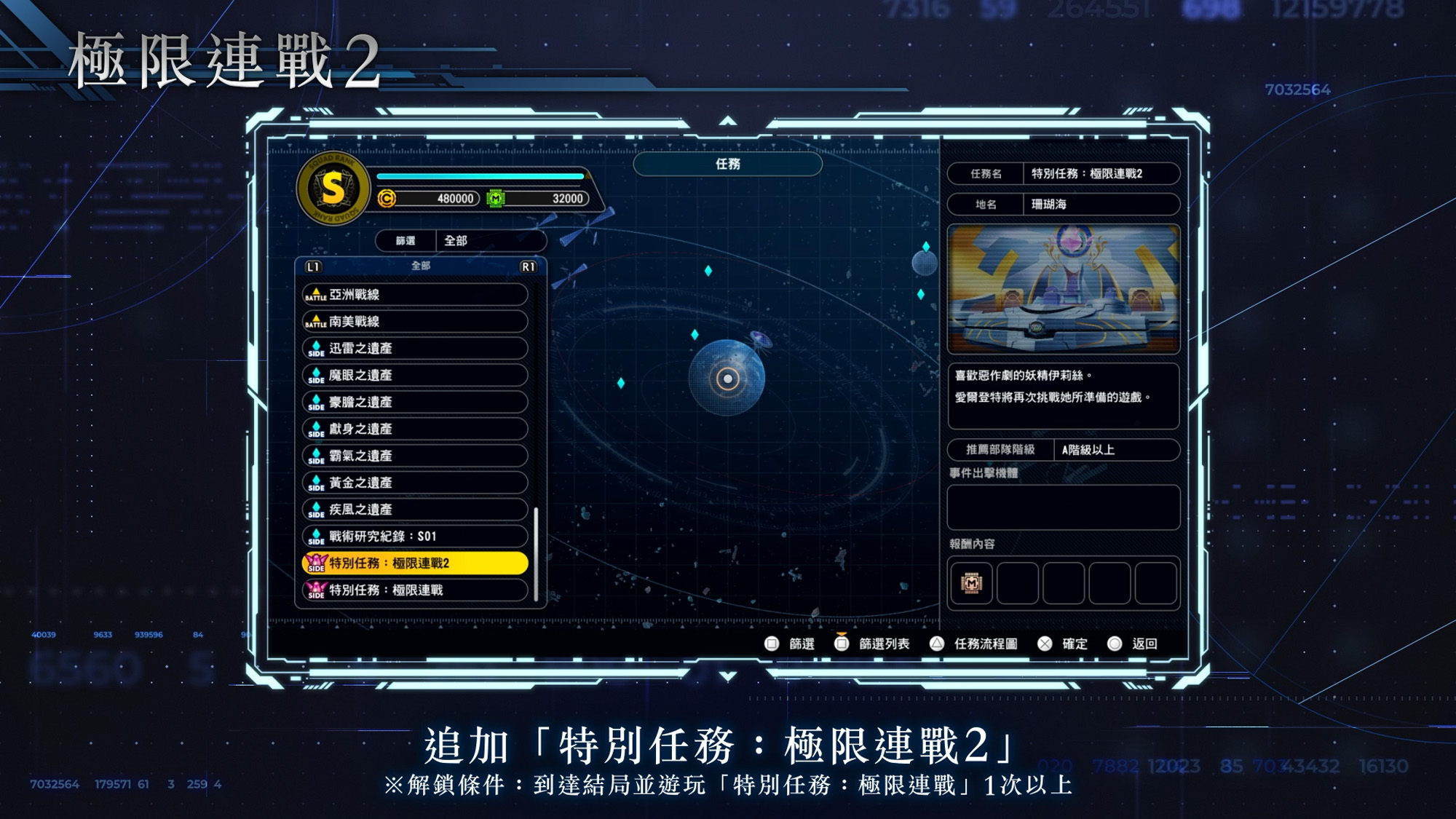Open the 黃金之遺產 side mission
This screenshot has height=819, width=1456.
tap(414, 483)
